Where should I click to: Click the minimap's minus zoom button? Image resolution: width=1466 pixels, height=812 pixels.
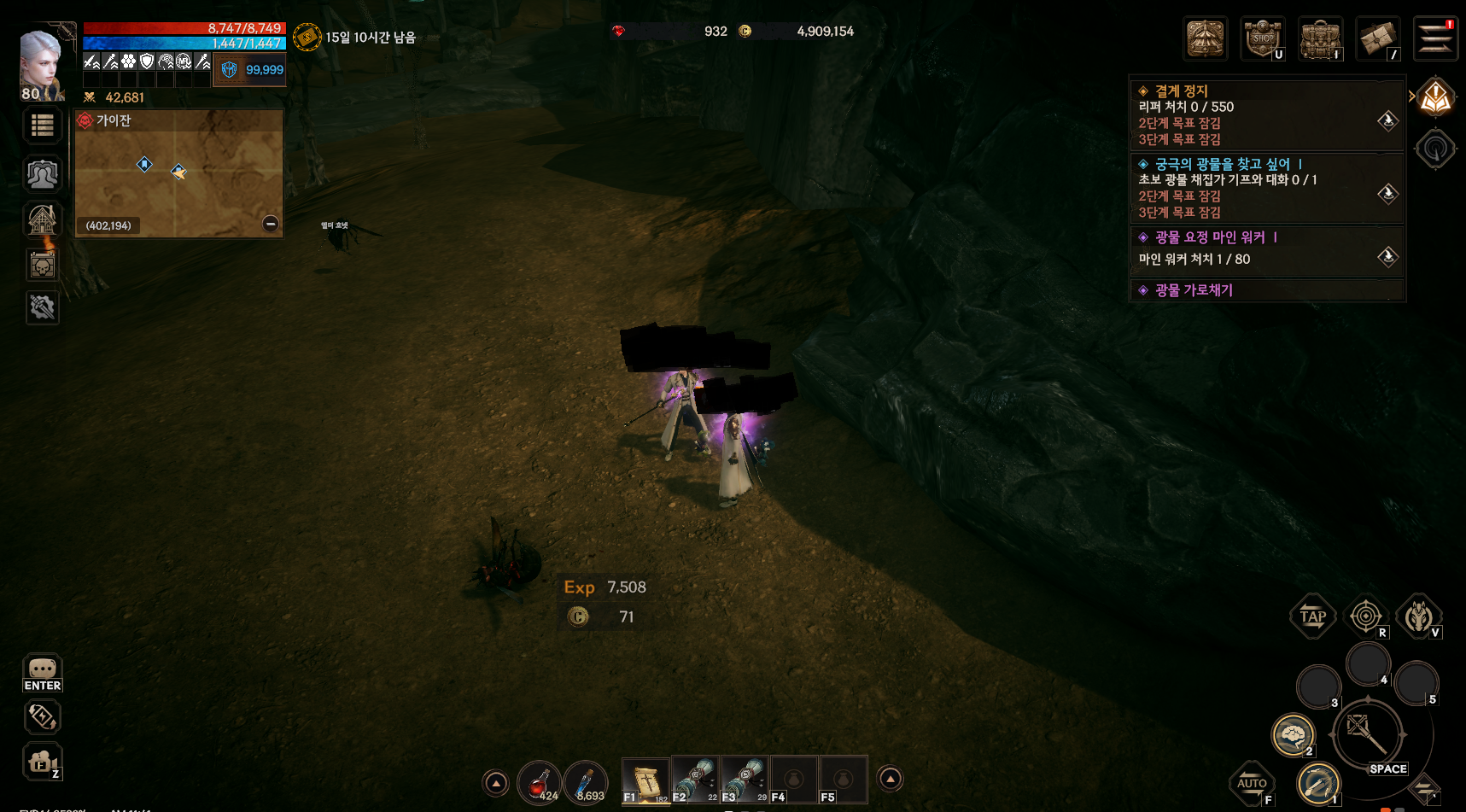click(x=271, y=224)
